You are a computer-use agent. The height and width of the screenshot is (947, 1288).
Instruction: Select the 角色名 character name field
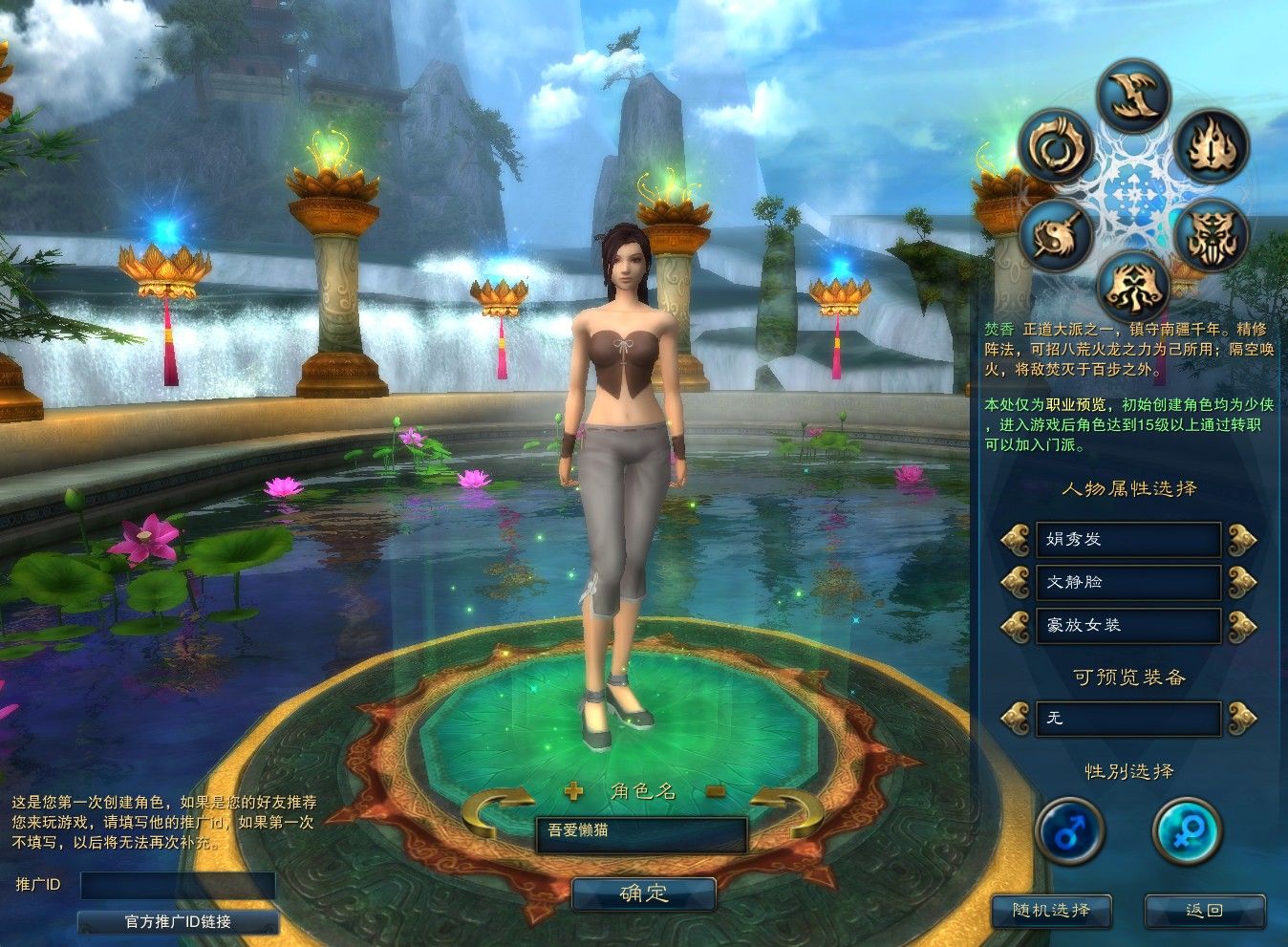[x=640, y=831]
